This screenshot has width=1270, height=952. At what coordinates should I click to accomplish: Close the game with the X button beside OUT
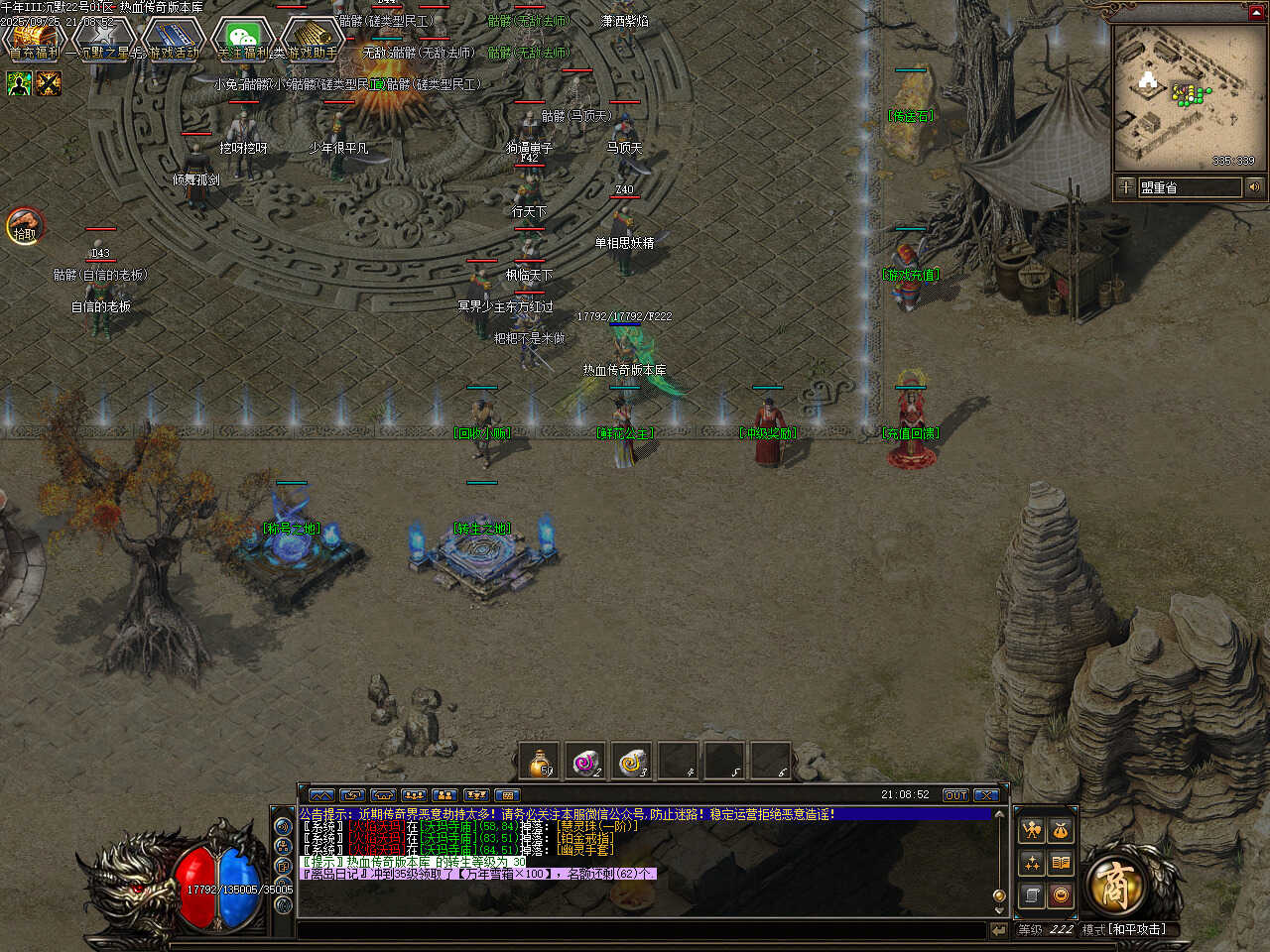[985, 795]
